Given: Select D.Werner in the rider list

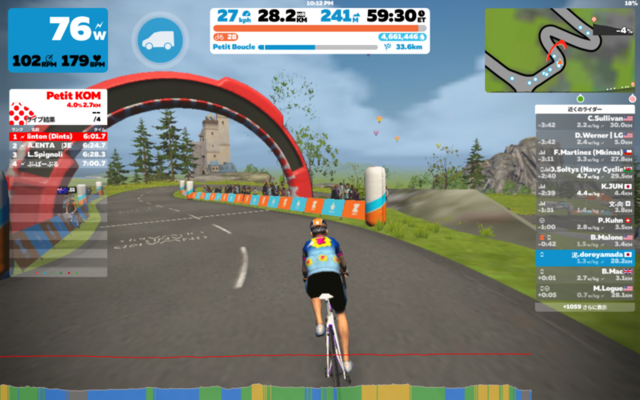Looking at the screenshot, I should (x=586, y=137).
